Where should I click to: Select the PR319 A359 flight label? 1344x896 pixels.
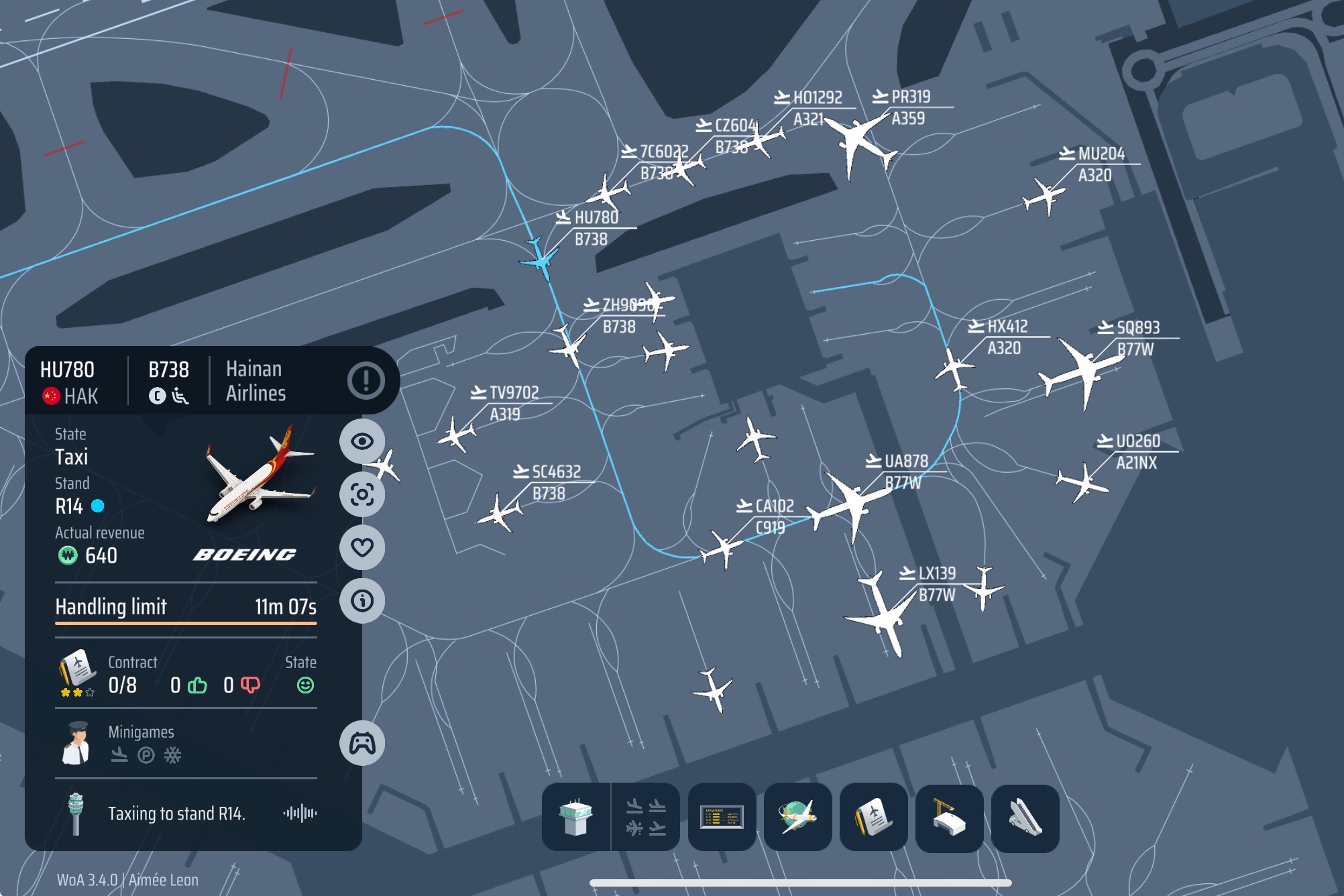[910, 107]
